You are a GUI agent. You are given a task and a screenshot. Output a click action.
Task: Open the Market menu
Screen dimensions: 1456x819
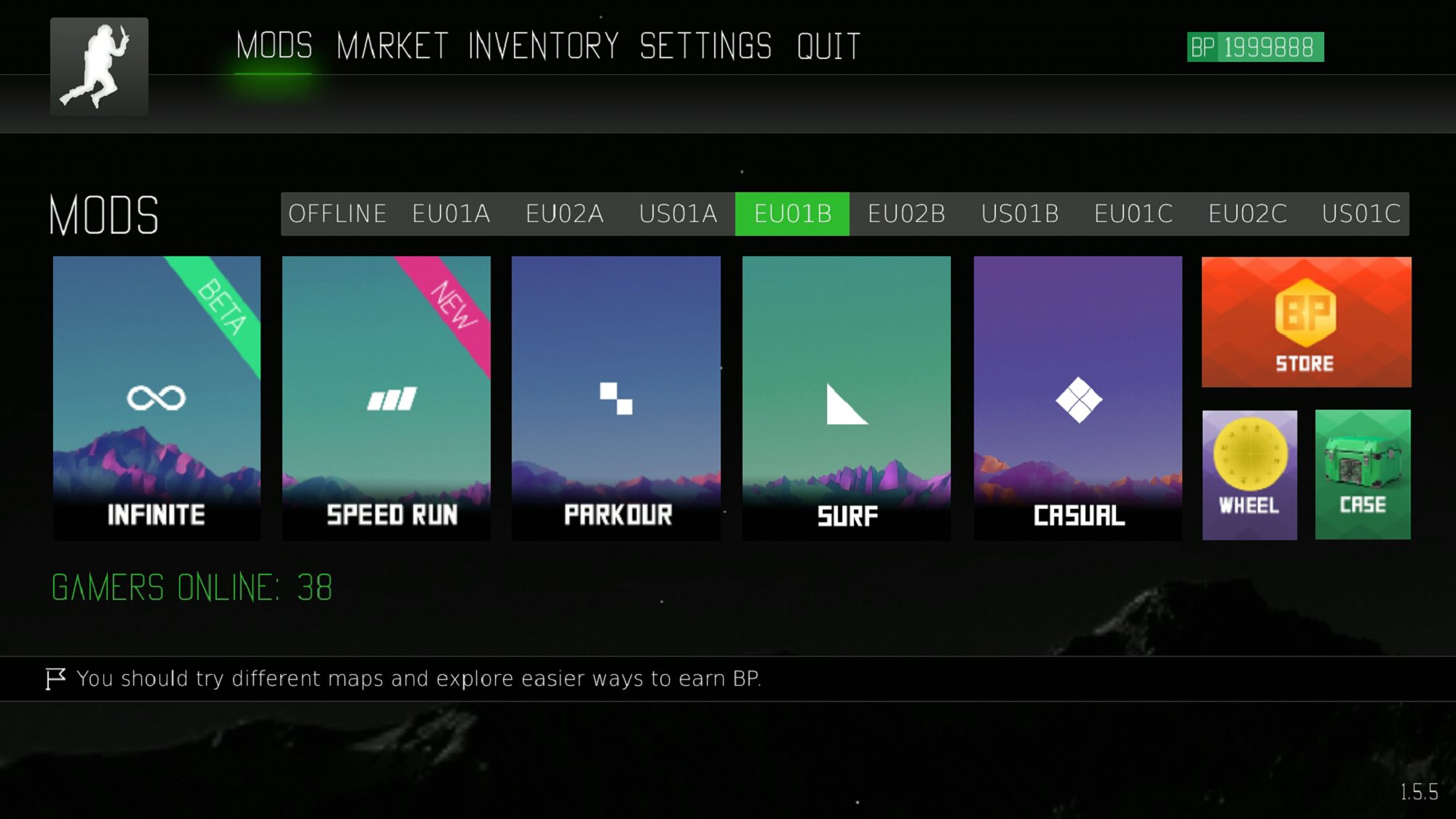point(392,47)
